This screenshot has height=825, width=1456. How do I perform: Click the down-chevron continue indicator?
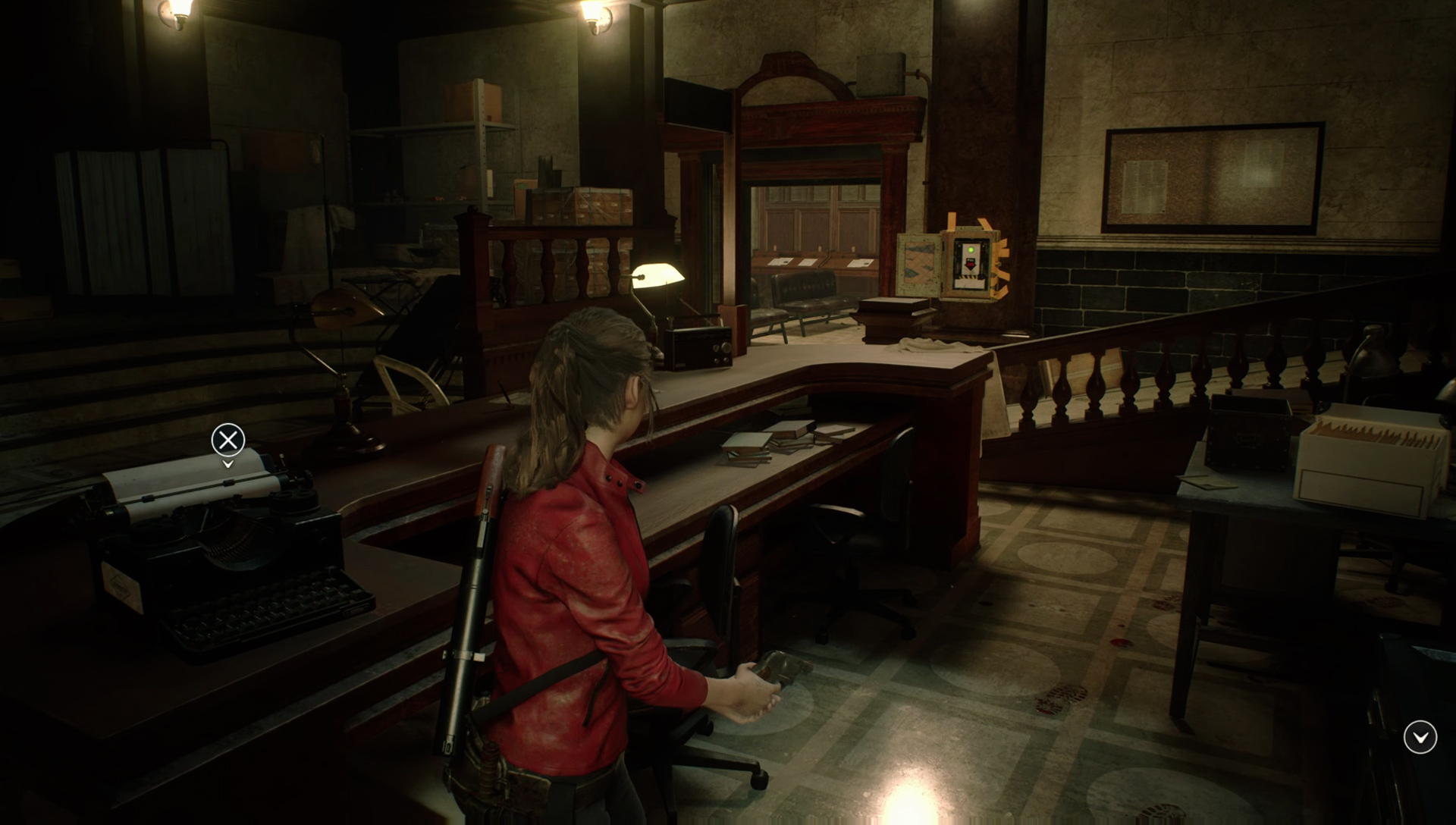click(x=1420, y=736)
